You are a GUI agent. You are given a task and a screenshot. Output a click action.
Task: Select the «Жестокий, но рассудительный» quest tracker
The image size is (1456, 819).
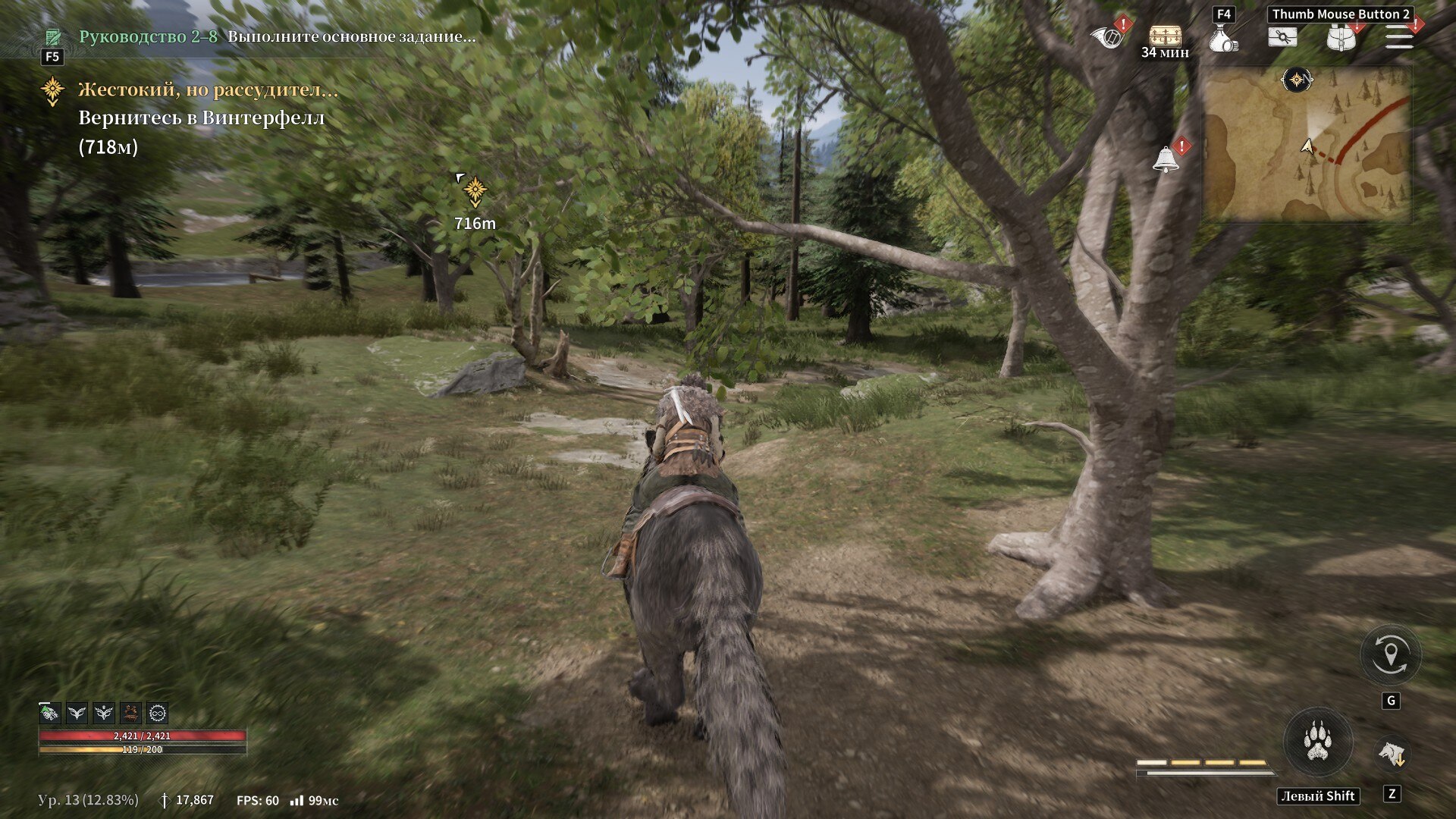point(208,90)
